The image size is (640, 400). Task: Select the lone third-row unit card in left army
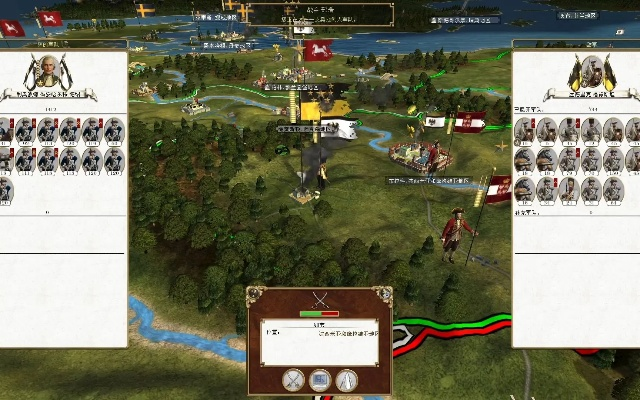[5, 190]
